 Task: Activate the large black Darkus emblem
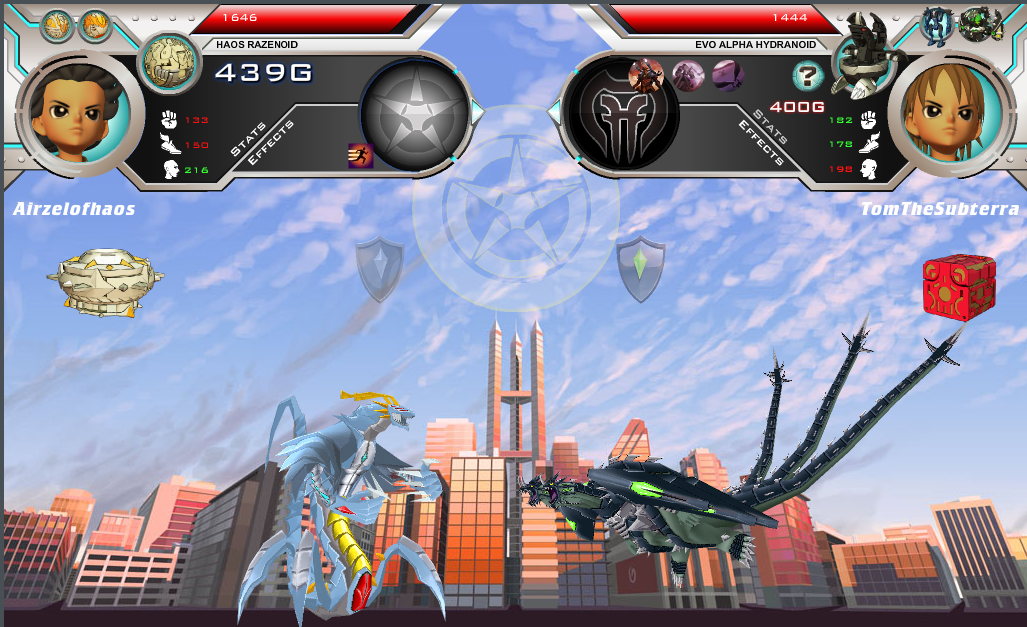point(620,110)
